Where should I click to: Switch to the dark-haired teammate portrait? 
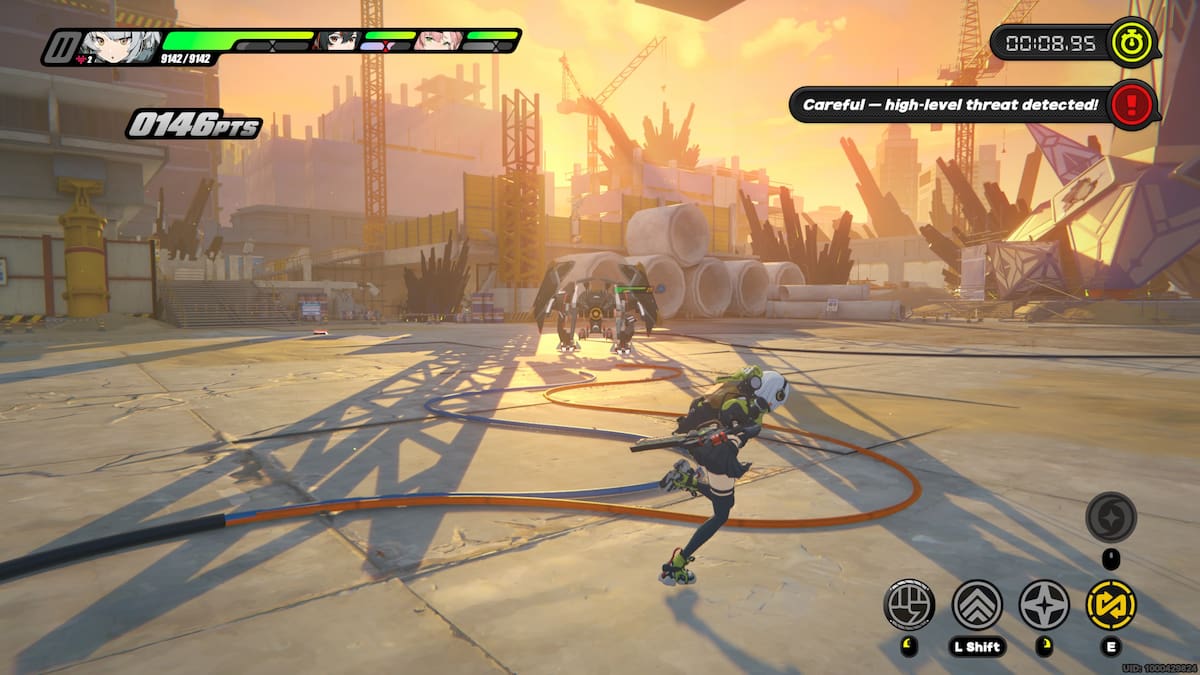(336, 42)
